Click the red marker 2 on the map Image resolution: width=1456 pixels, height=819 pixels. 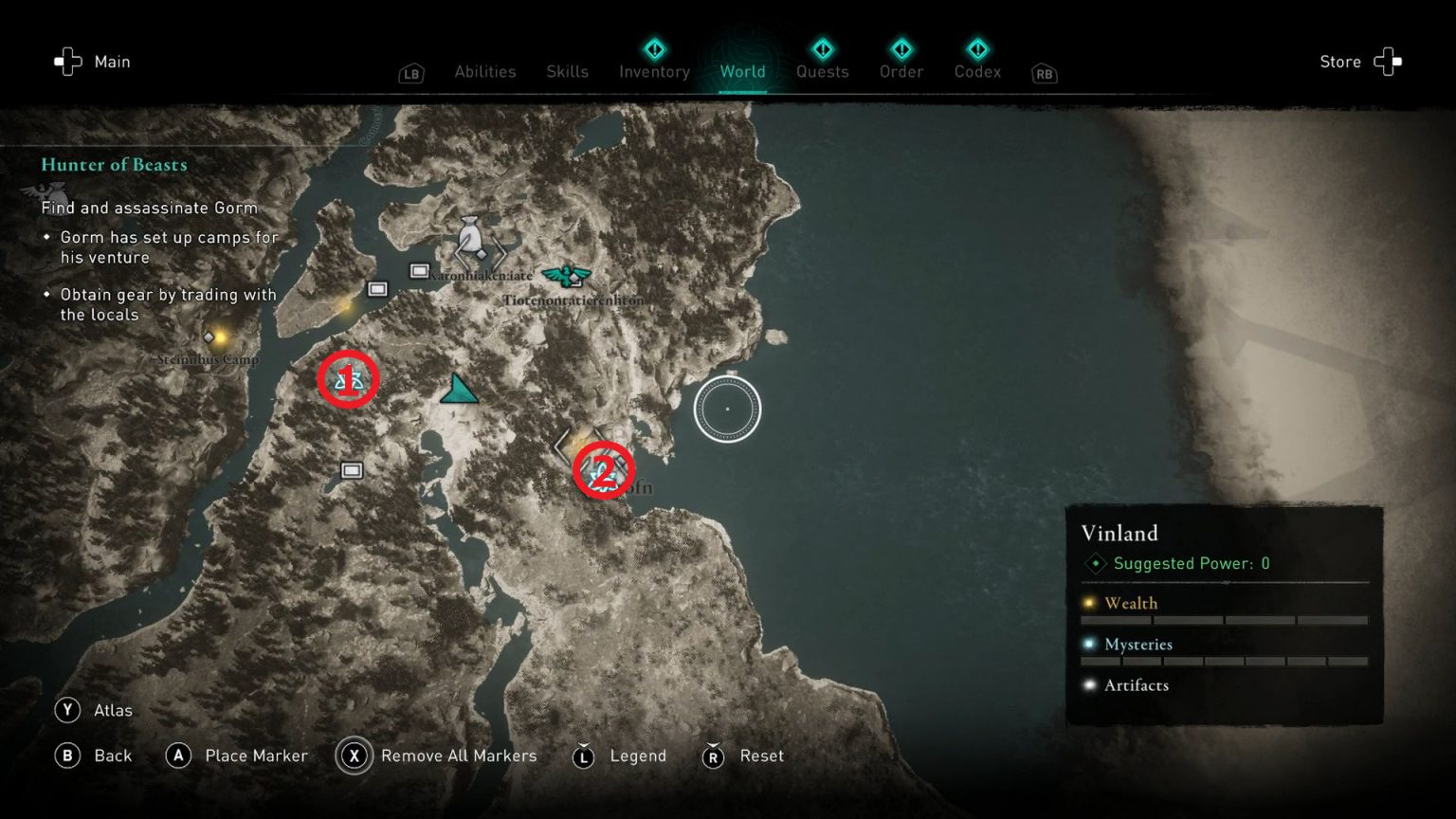[x=605, y=469]
